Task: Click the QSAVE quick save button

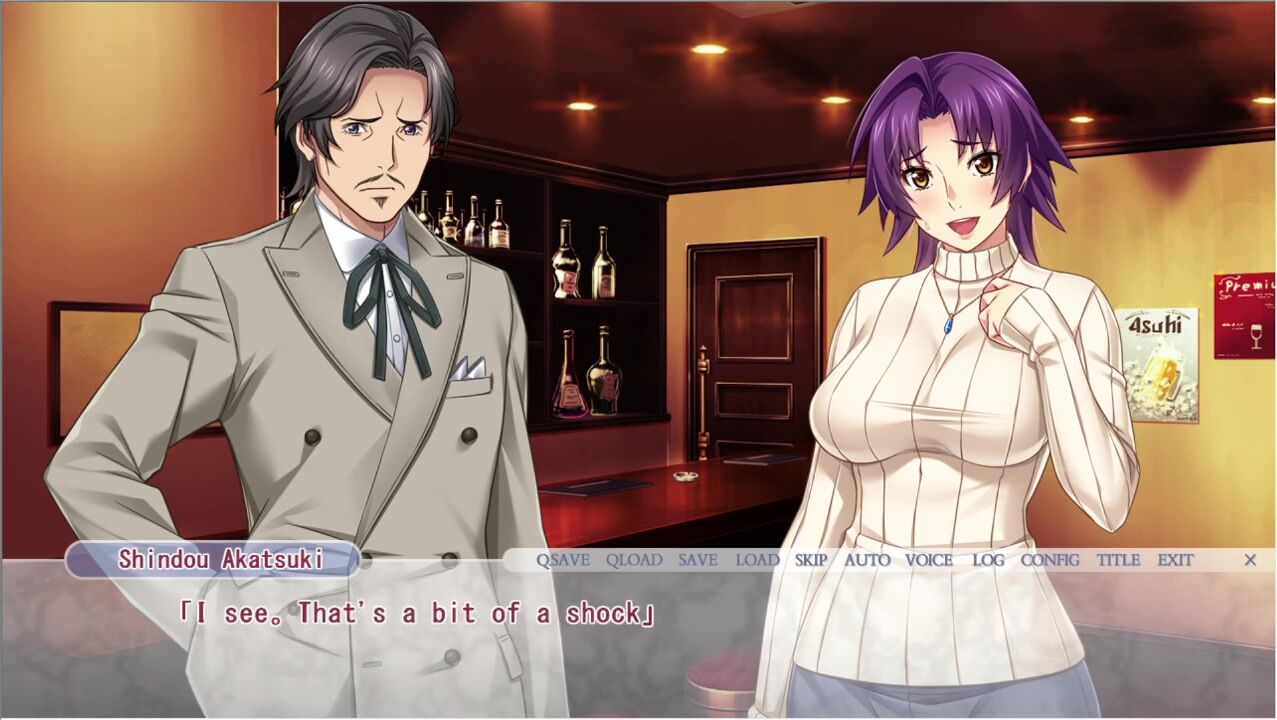Action: point(563,560)
